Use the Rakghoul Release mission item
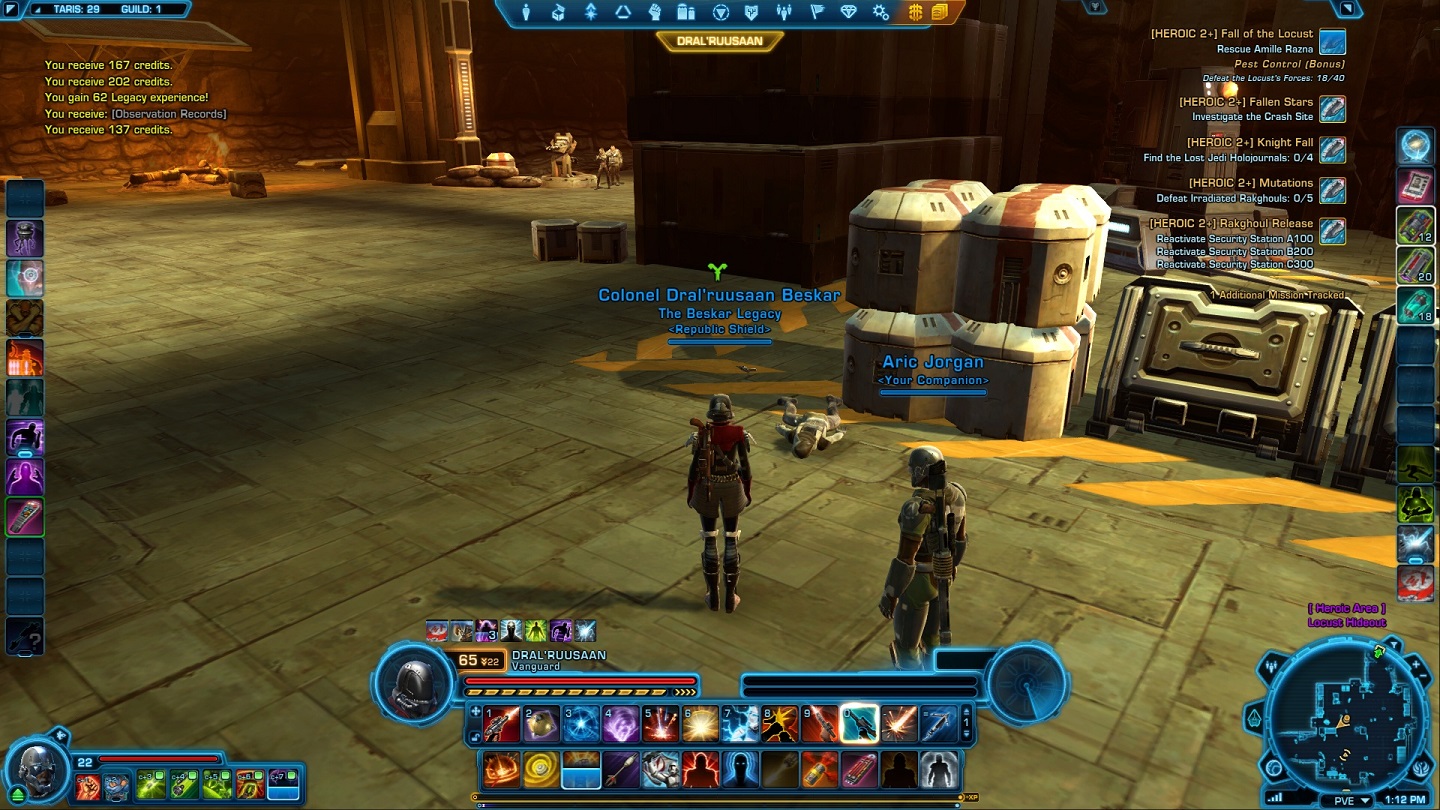The image size is (1440, 810). (x=1332, y=231)
